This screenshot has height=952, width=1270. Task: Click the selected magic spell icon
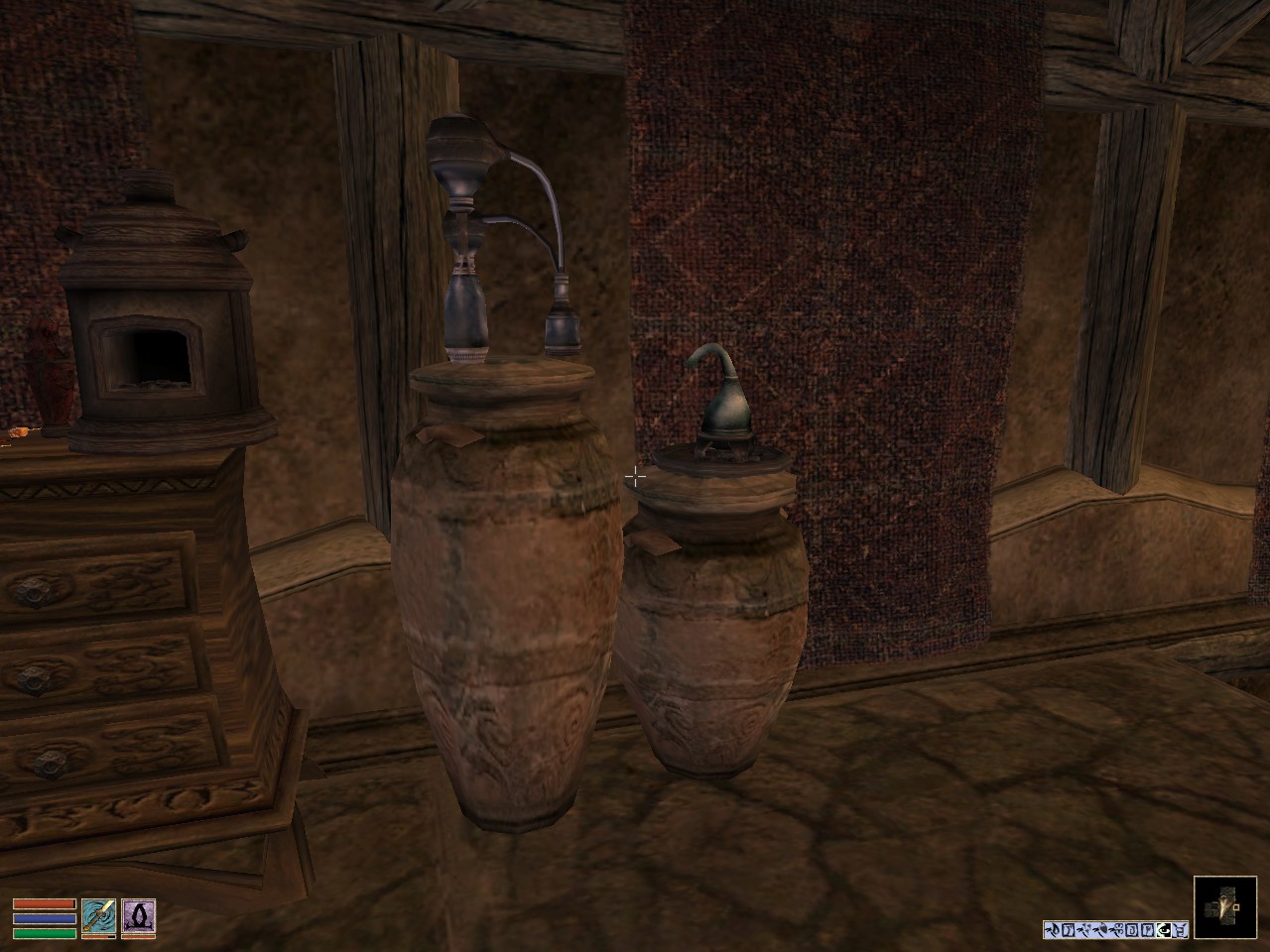coord(140,916)
